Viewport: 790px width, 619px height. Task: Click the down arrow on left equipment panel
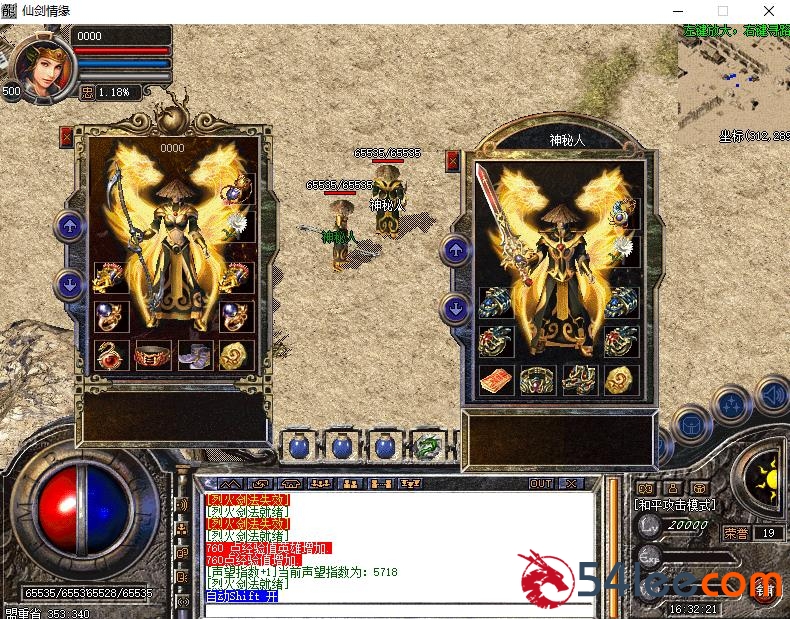point(69,284)
